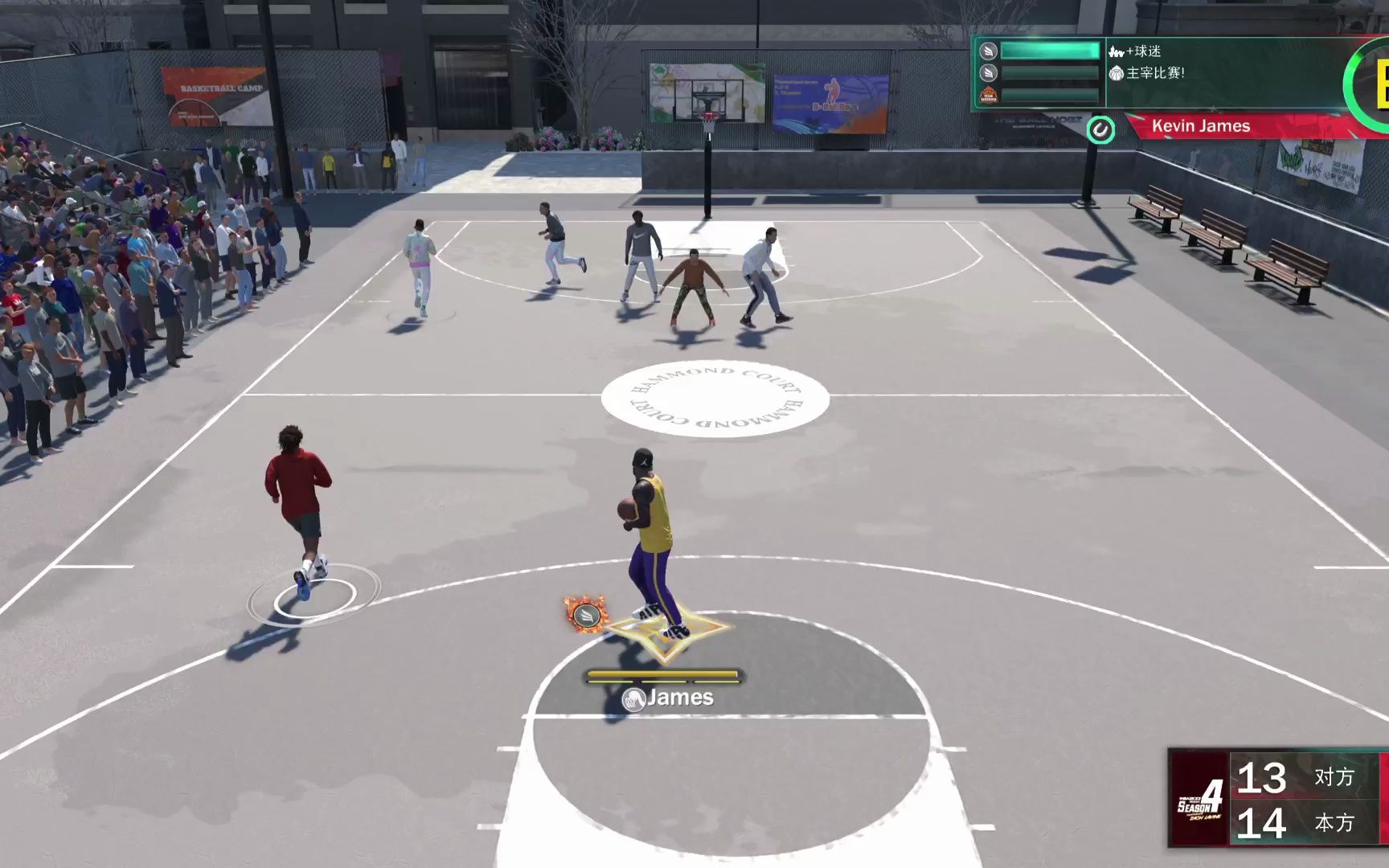Select the top wing badge icon in HUD
This screenshot has width=1389, height=868.
989,51
